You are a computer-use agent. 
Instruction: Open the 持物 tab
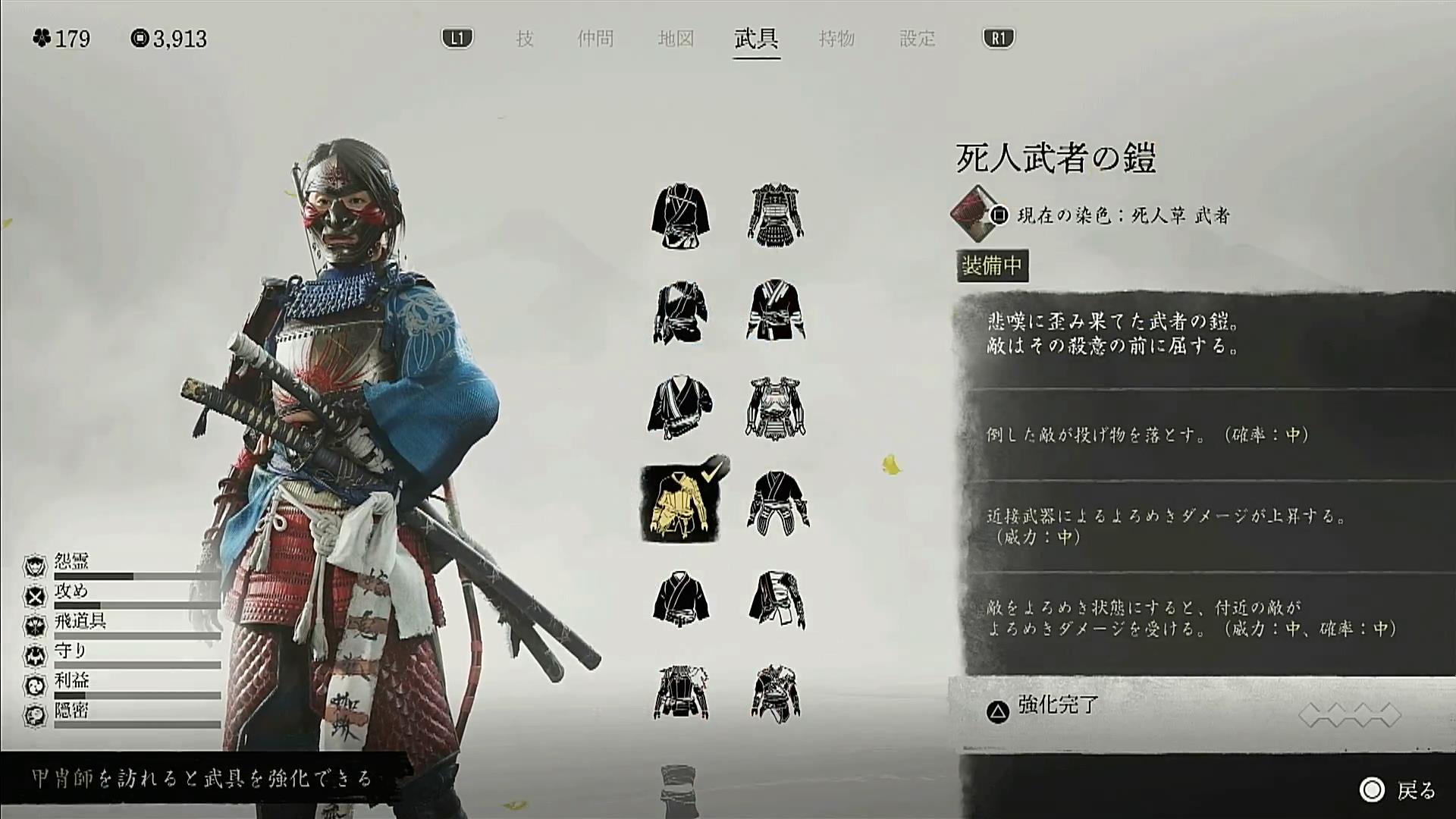836,39
